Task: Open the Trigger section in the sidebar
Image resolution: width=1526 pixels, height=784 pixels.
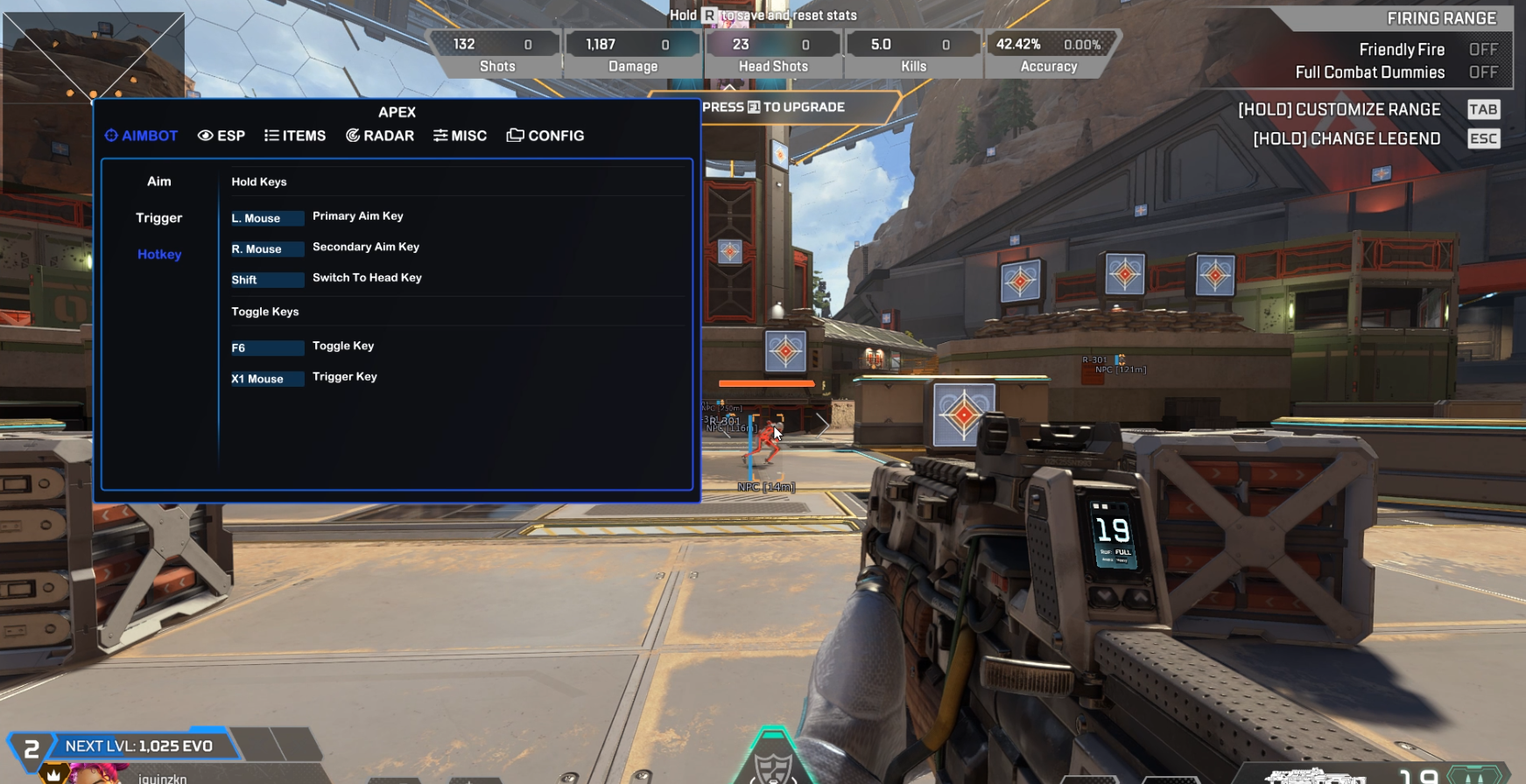Action: tap(159, 218)
